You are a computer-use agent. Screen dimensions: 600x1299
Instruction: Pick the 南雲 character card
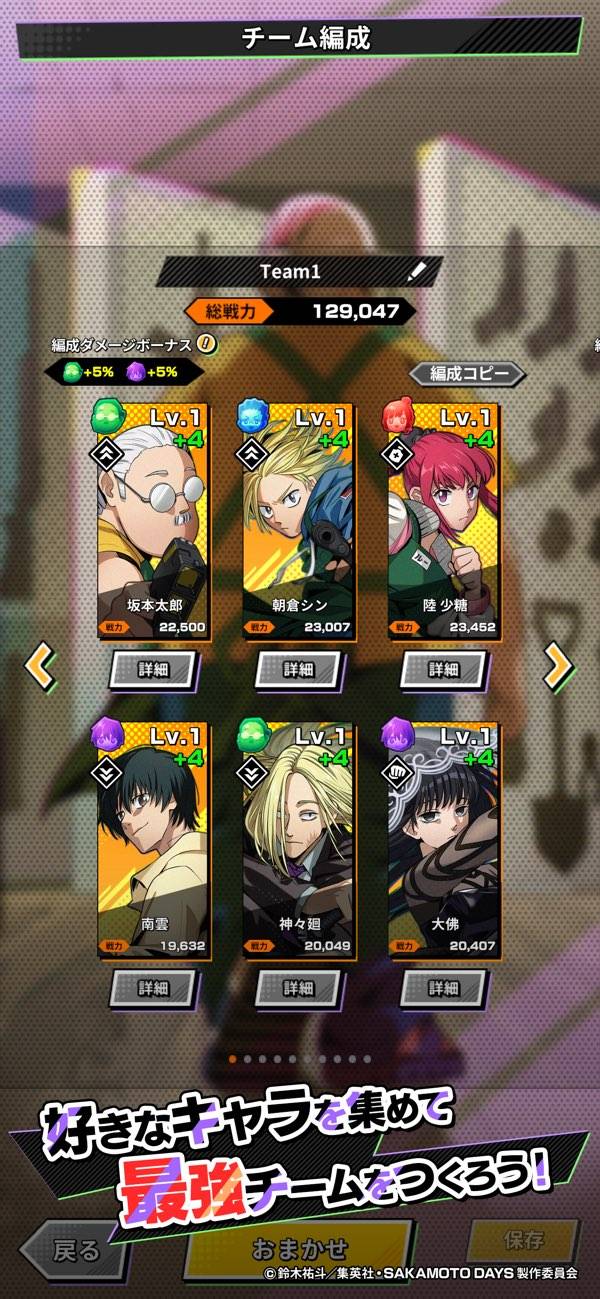pyautogui.click(x=153, y=838)
